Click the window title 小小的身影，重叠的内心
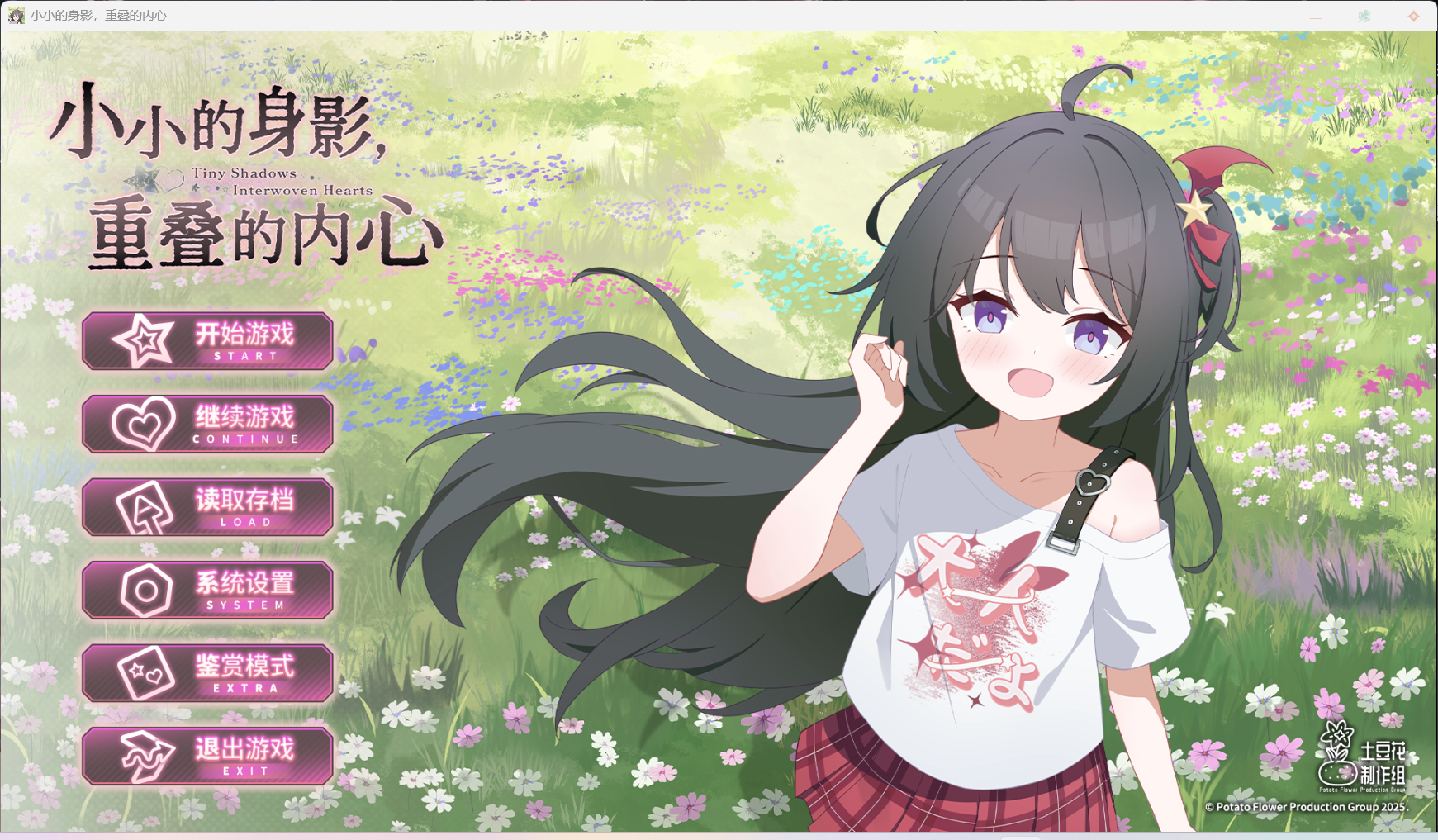This screenshot has width=1438, height=840. pos(99,15)
